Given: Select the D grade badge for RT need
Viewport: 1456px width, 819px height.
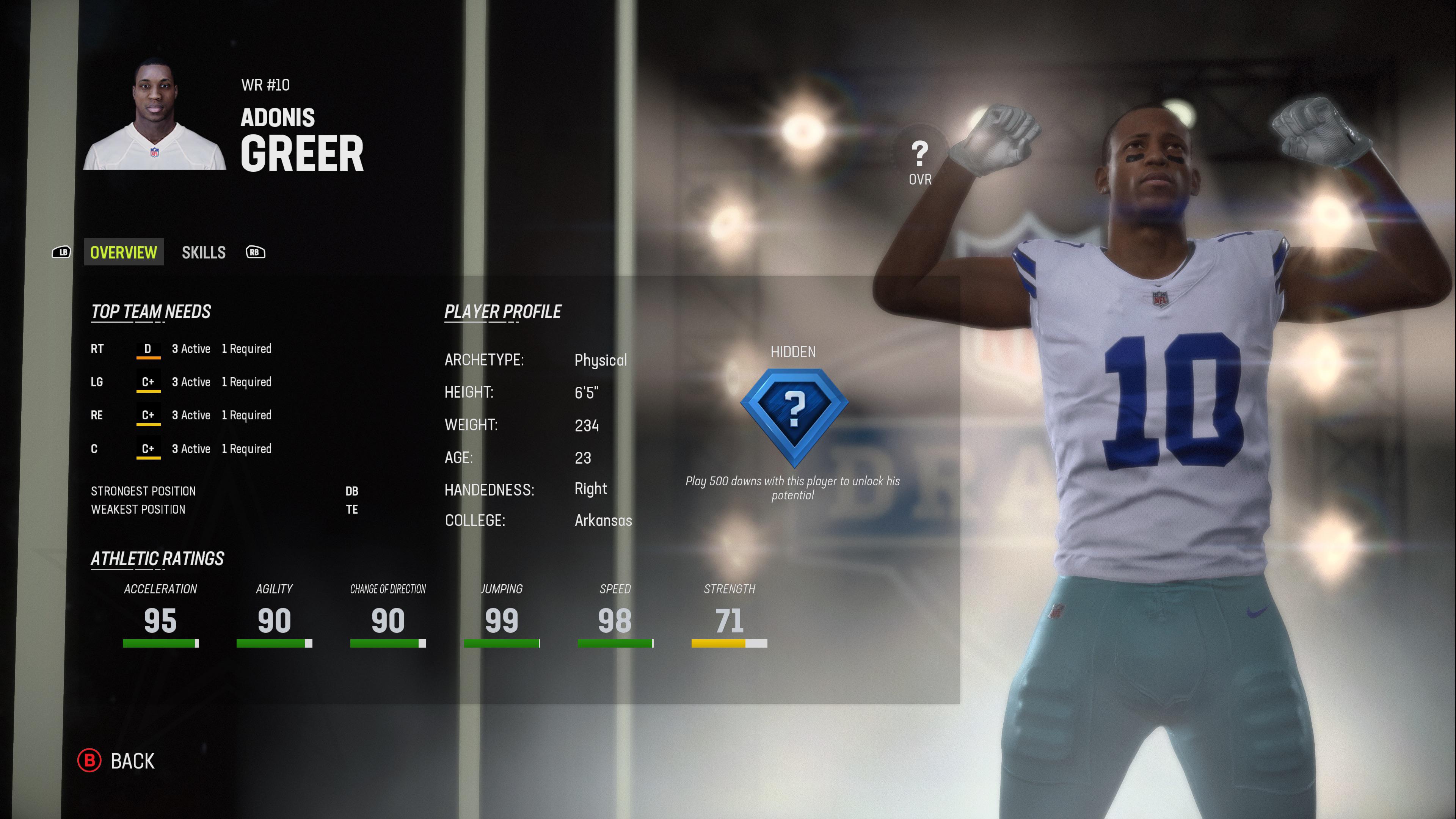Looking at the screenshot, I should tap(149, 349).
